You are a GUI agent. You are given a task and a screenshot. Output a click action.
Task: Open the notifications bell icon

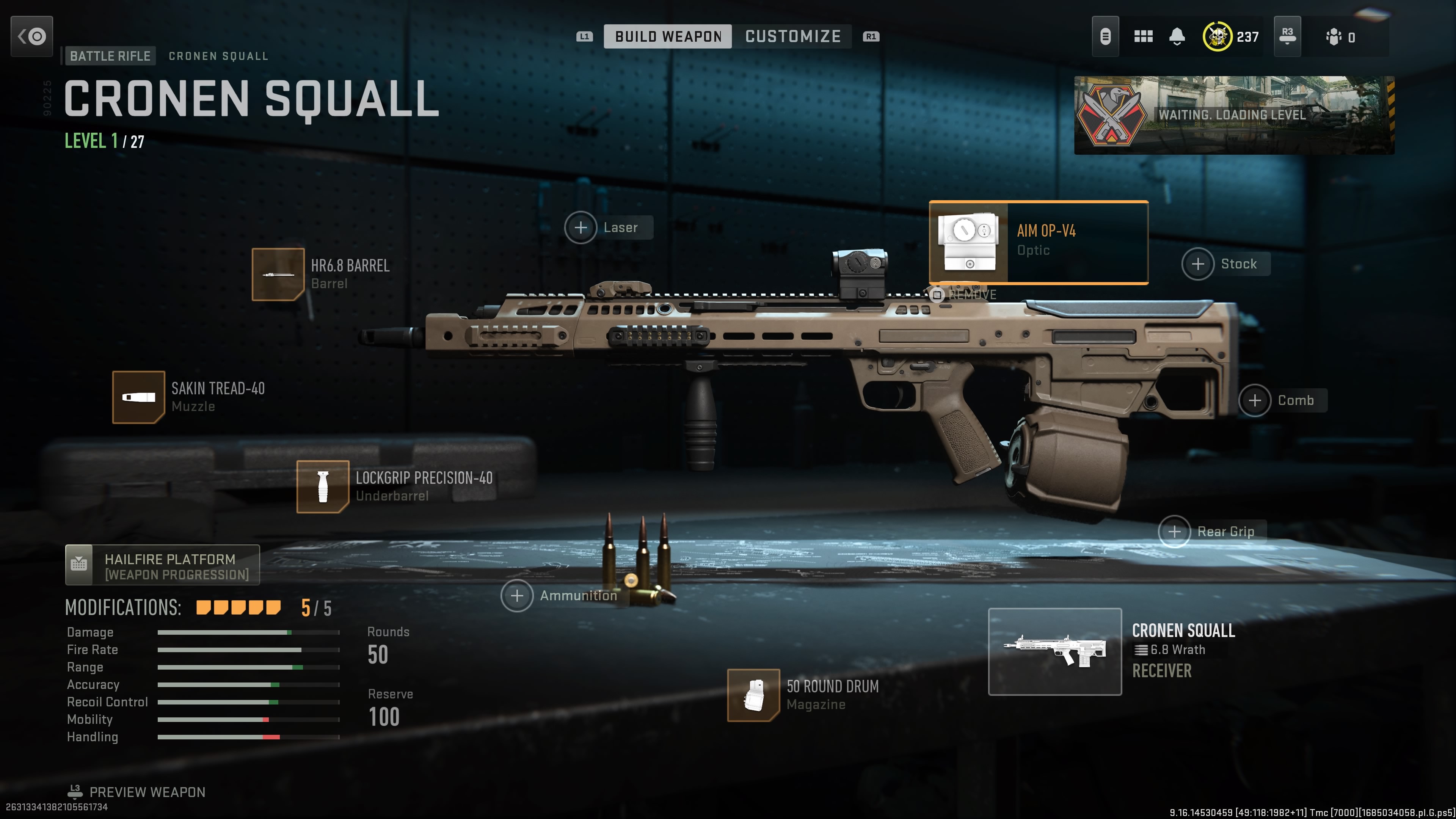(x=1177, y=36)
